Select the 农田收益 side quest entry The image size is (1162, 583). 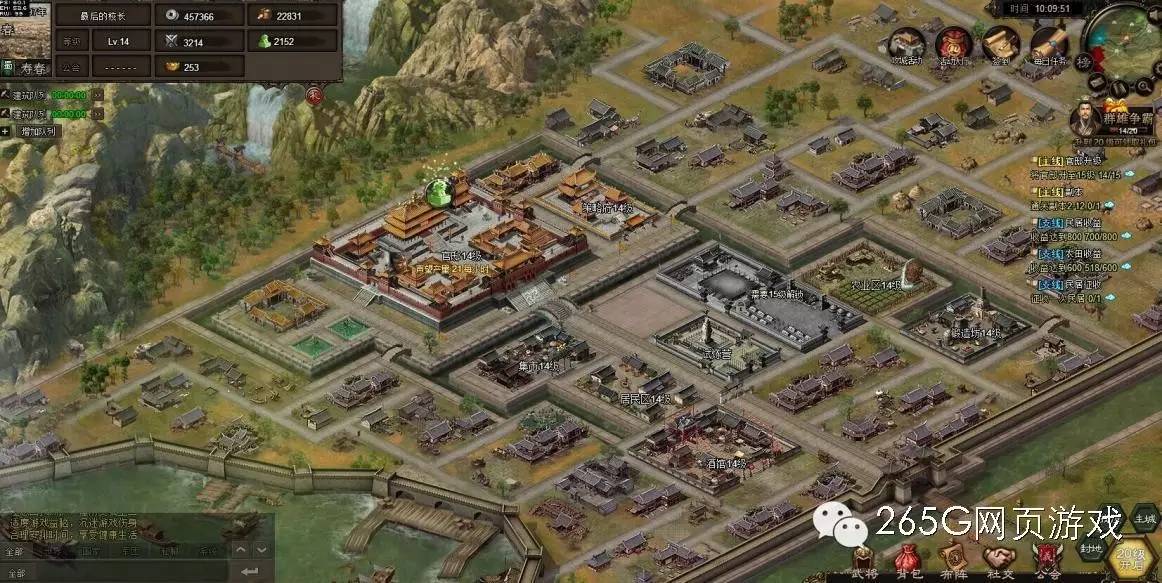(x=1063, y=252)
